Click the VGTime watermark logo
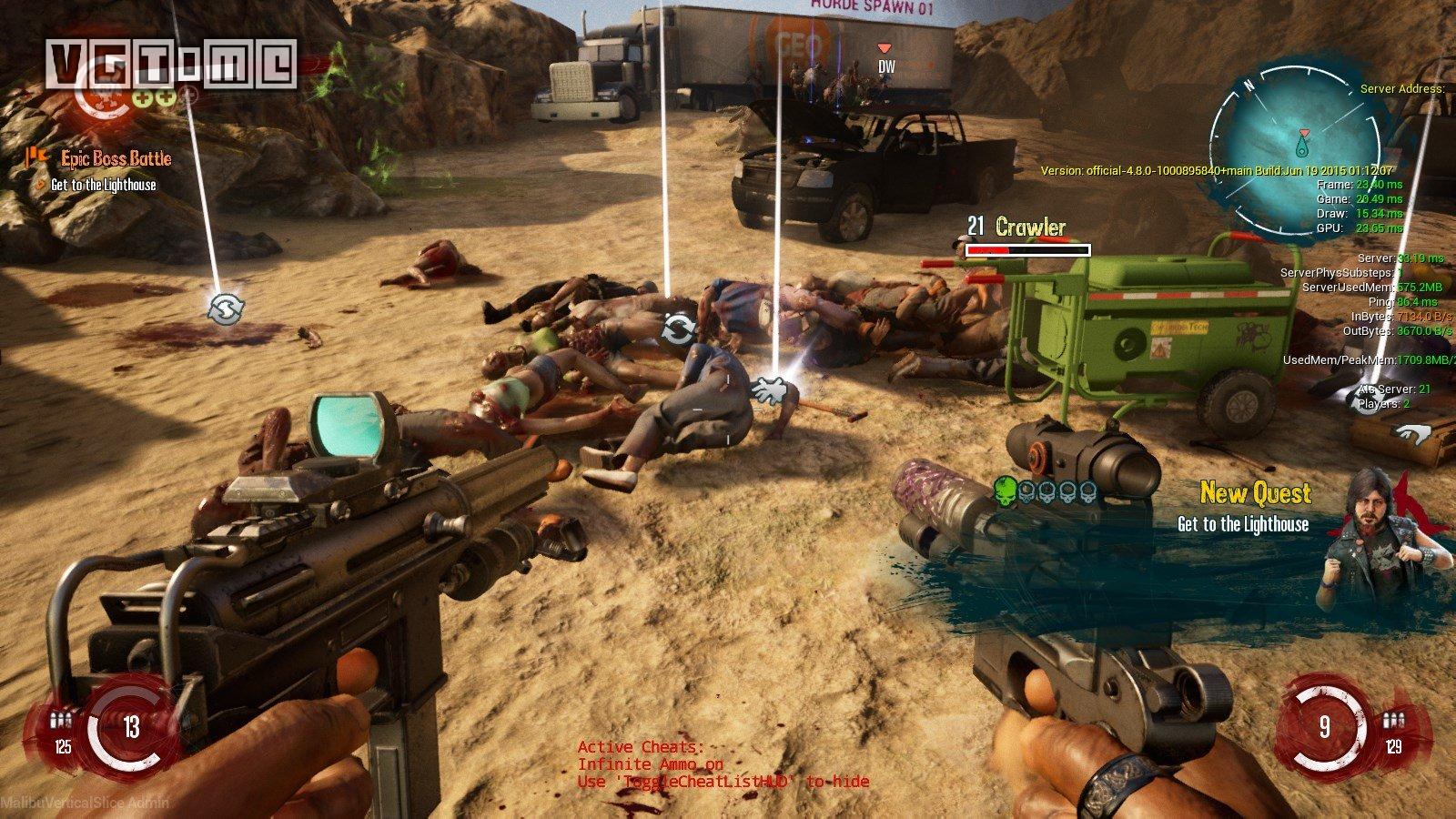The height and width of the screenshot is (819, 1456). coord(173,63)
